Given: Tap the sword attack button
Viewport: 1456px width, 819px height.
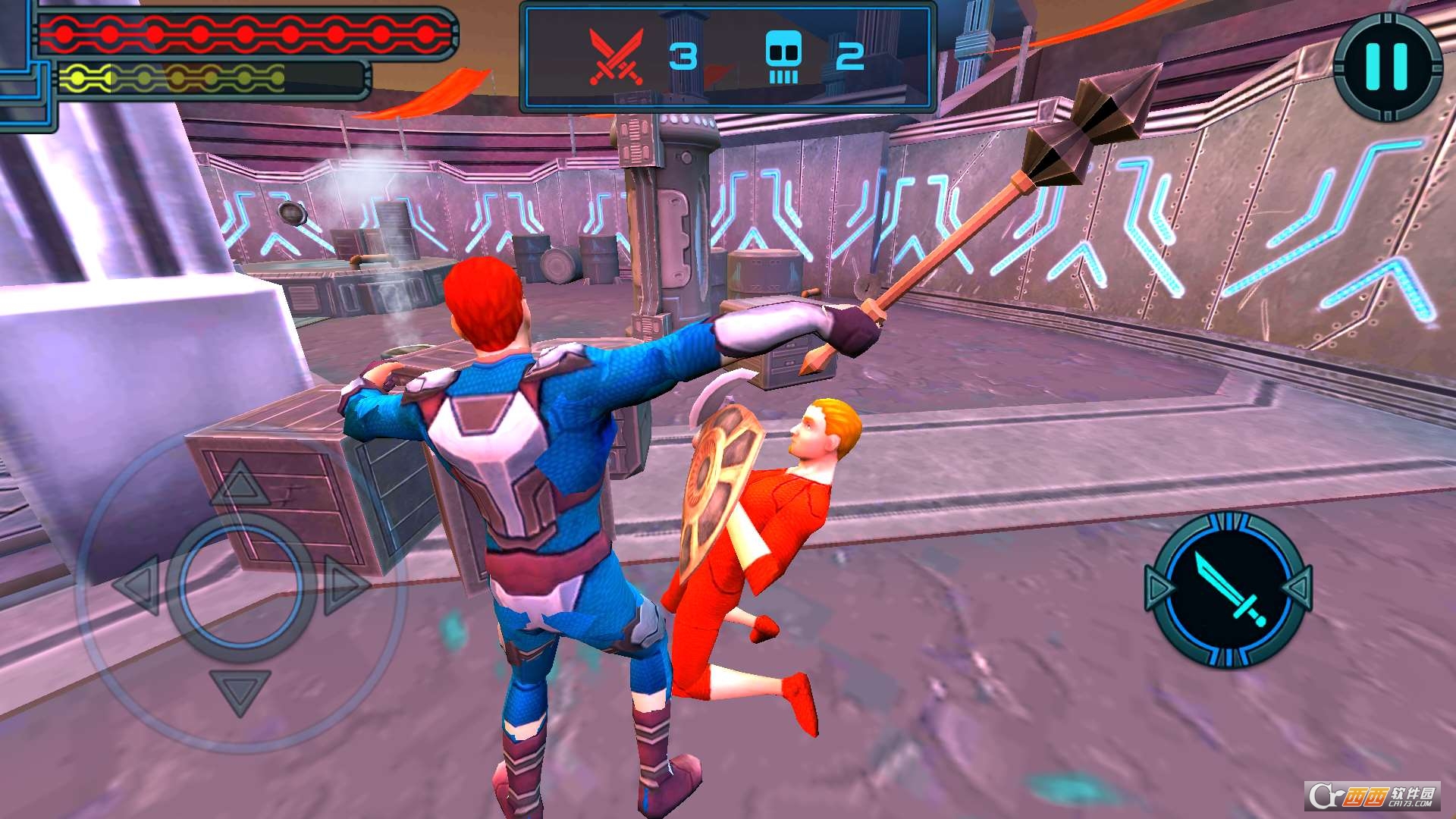Looking at the screenshot, I should point(1228,589).
